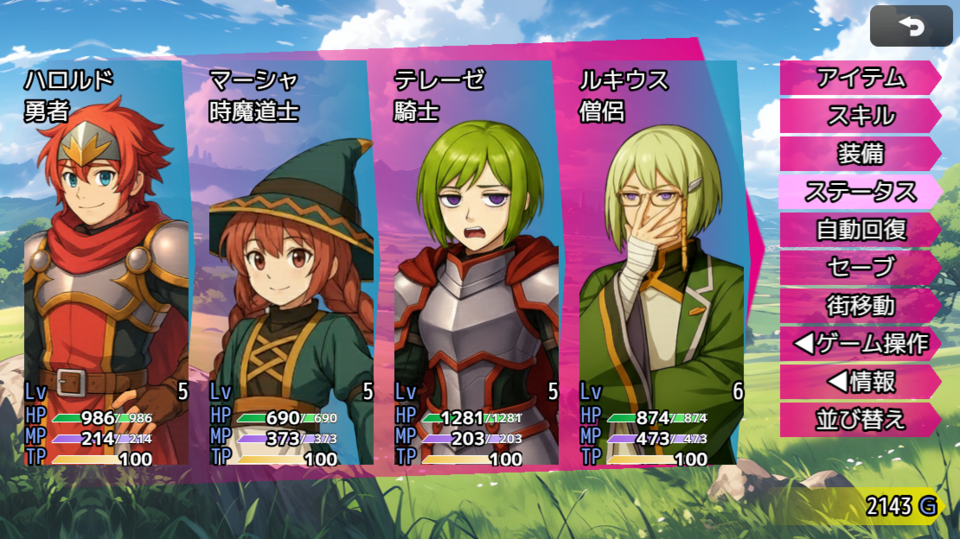
Task: Open the セーブ (Save) menu
Action: tap(860, 267)
